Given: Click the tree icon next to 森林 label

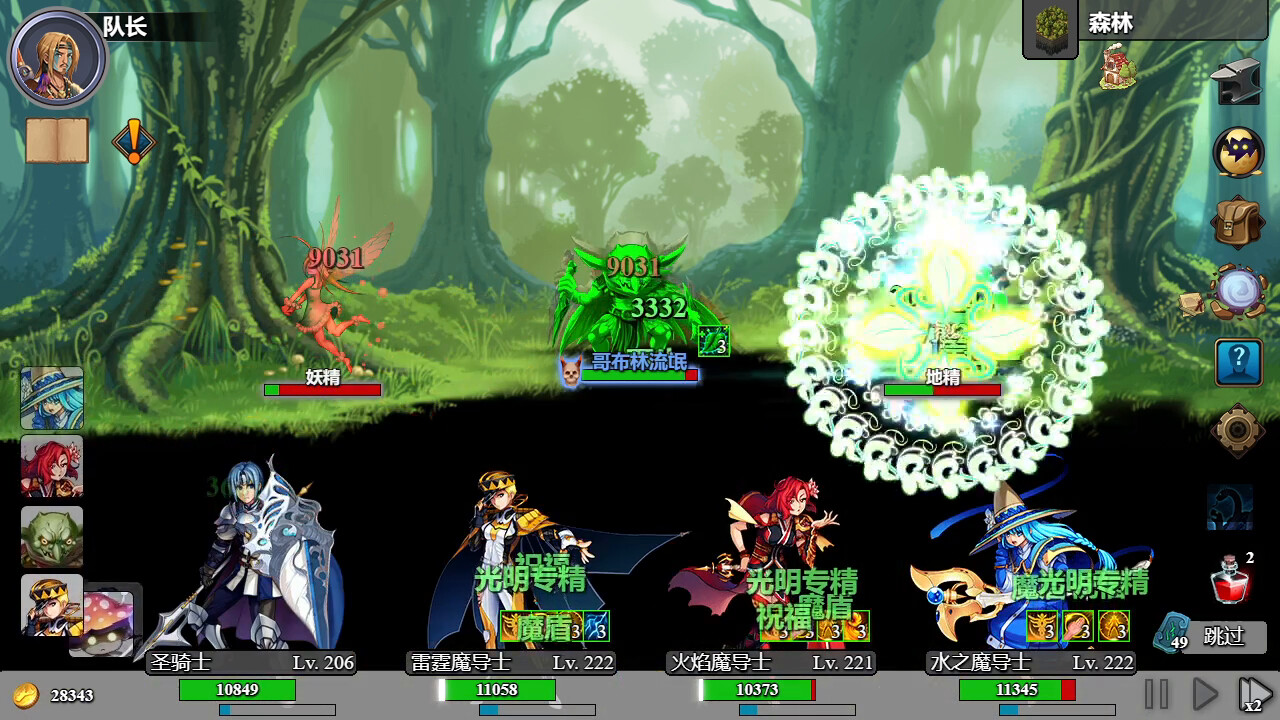Looking at the screenshot, I should (x=1050, y=24).
